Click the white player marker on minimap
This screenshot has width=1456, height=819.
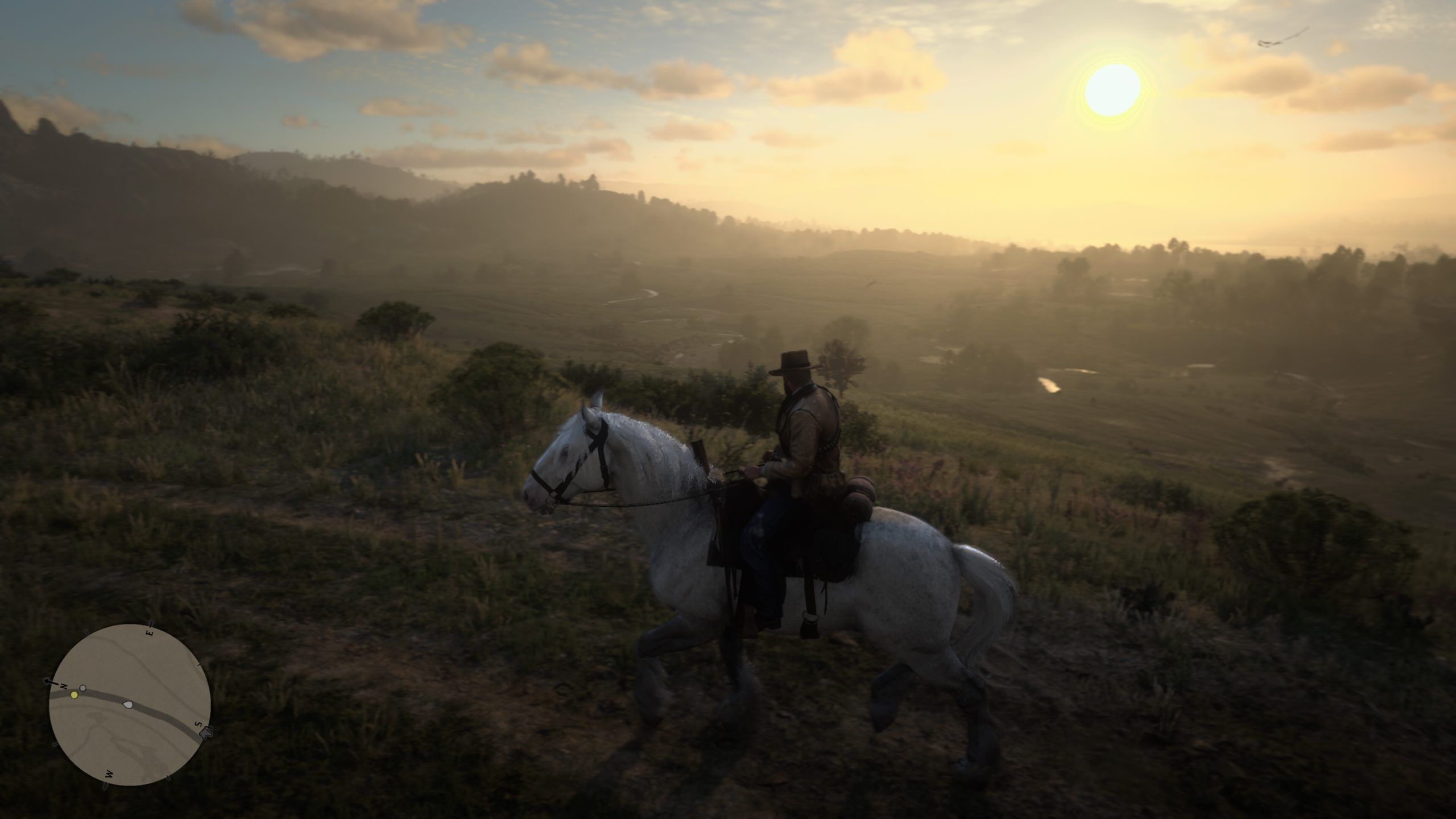tap(127, 705)
